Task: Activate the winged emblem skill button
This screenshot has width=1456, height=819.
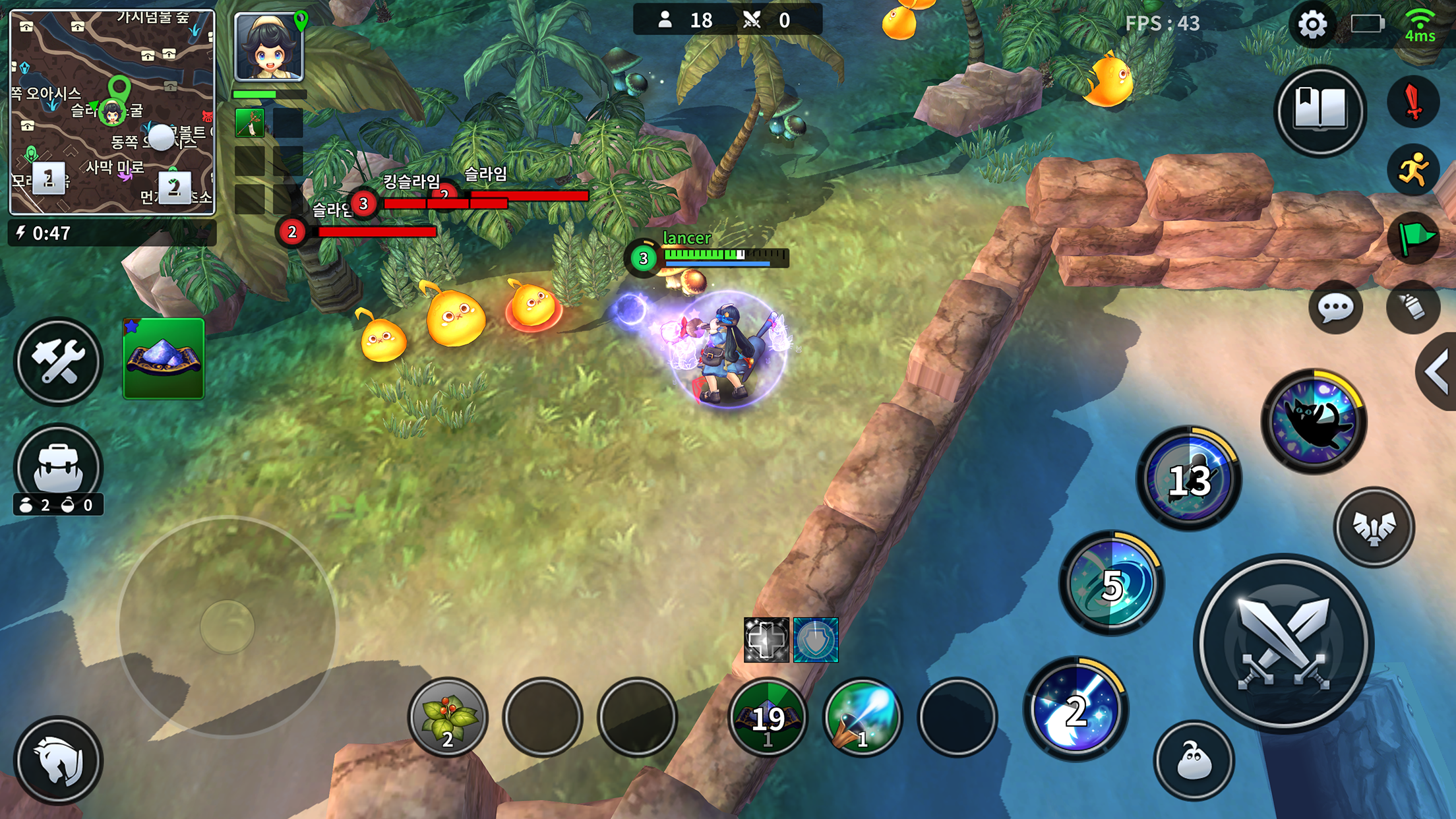Action: coord(1374,528)
